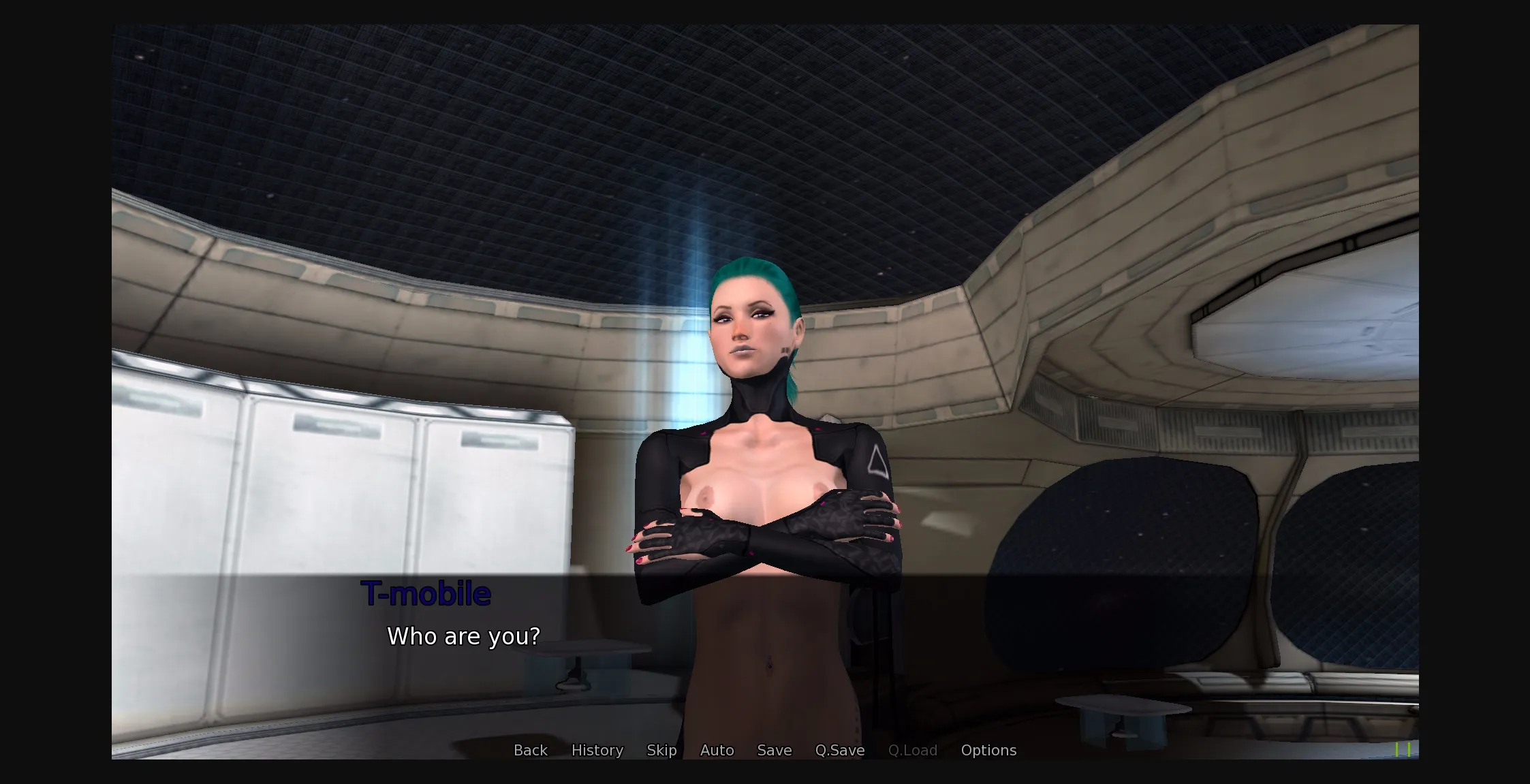Viewport: 1530px width, 784px height.
Task: Click Save to store your progress
Action: coord(774,750)
